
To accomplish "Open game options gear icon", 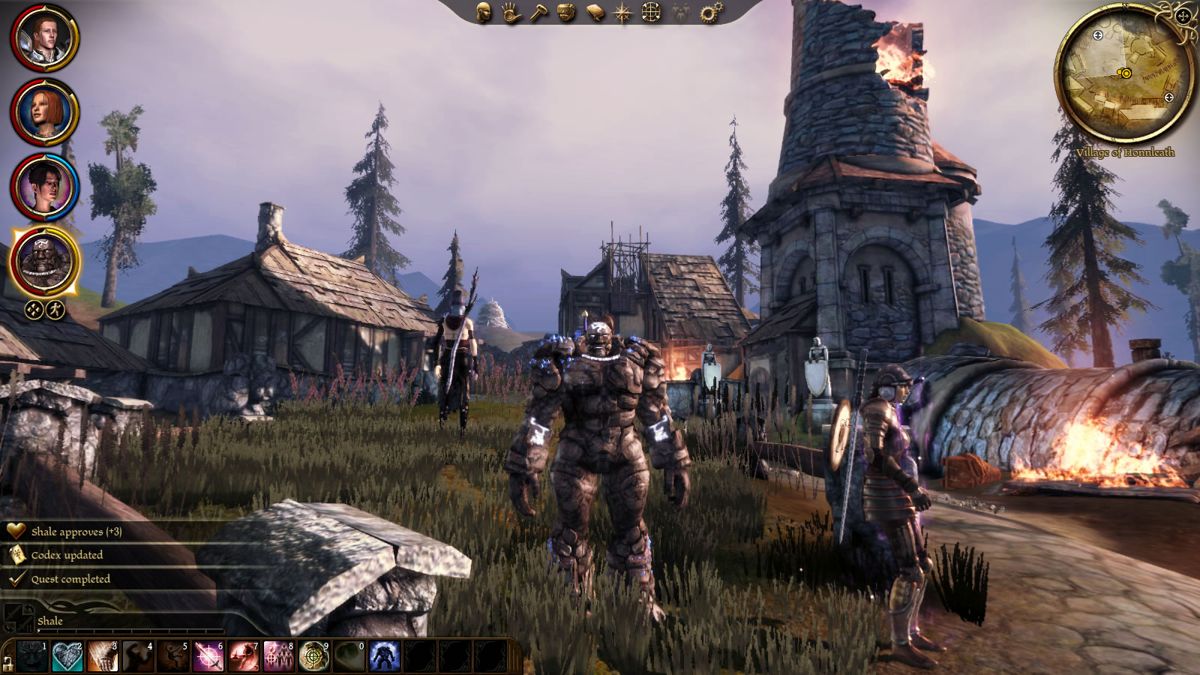I will tap(711, 13).
